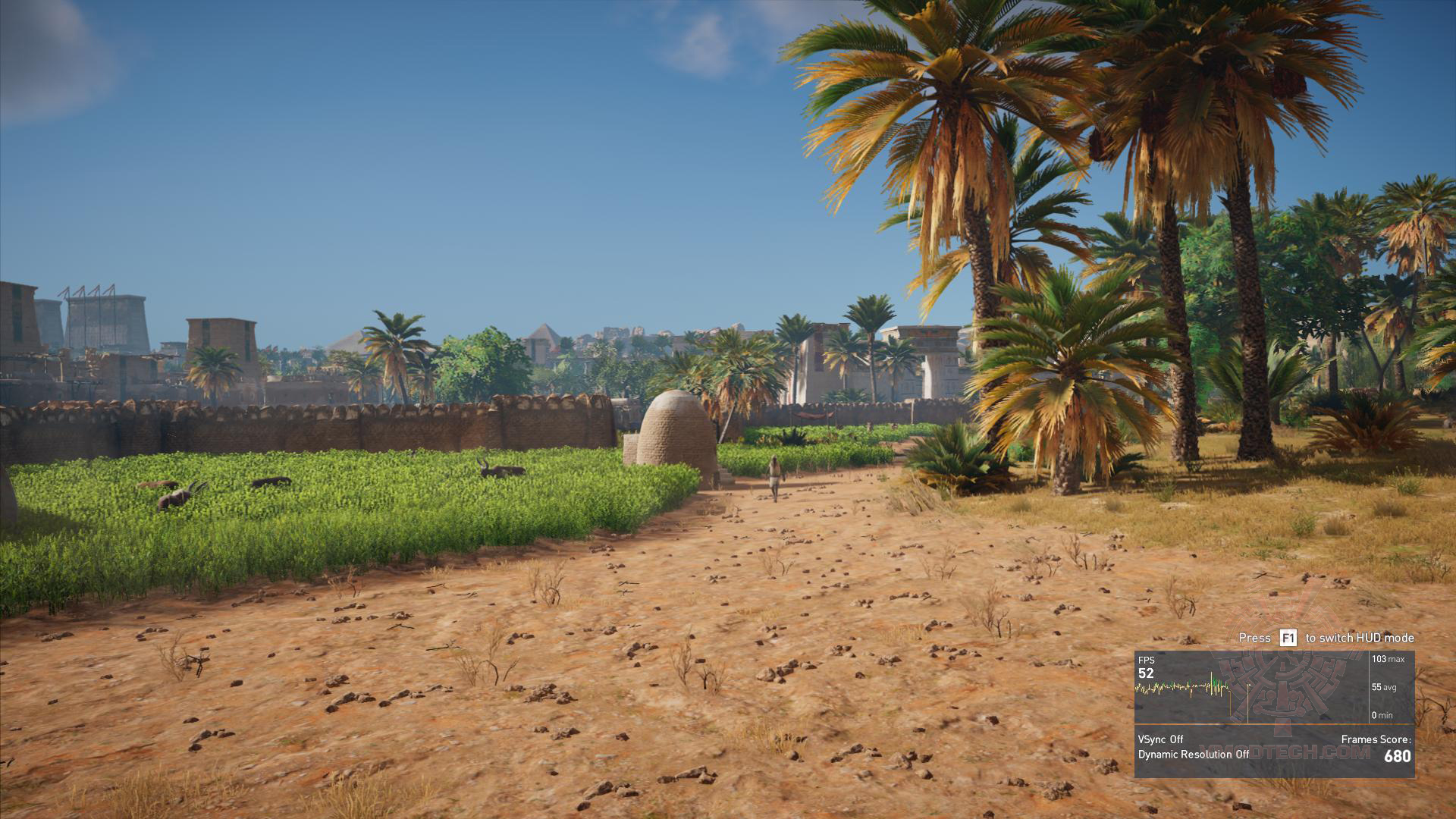
Task: Open the 103 max framerate readout
Action: click(1388, 659)
